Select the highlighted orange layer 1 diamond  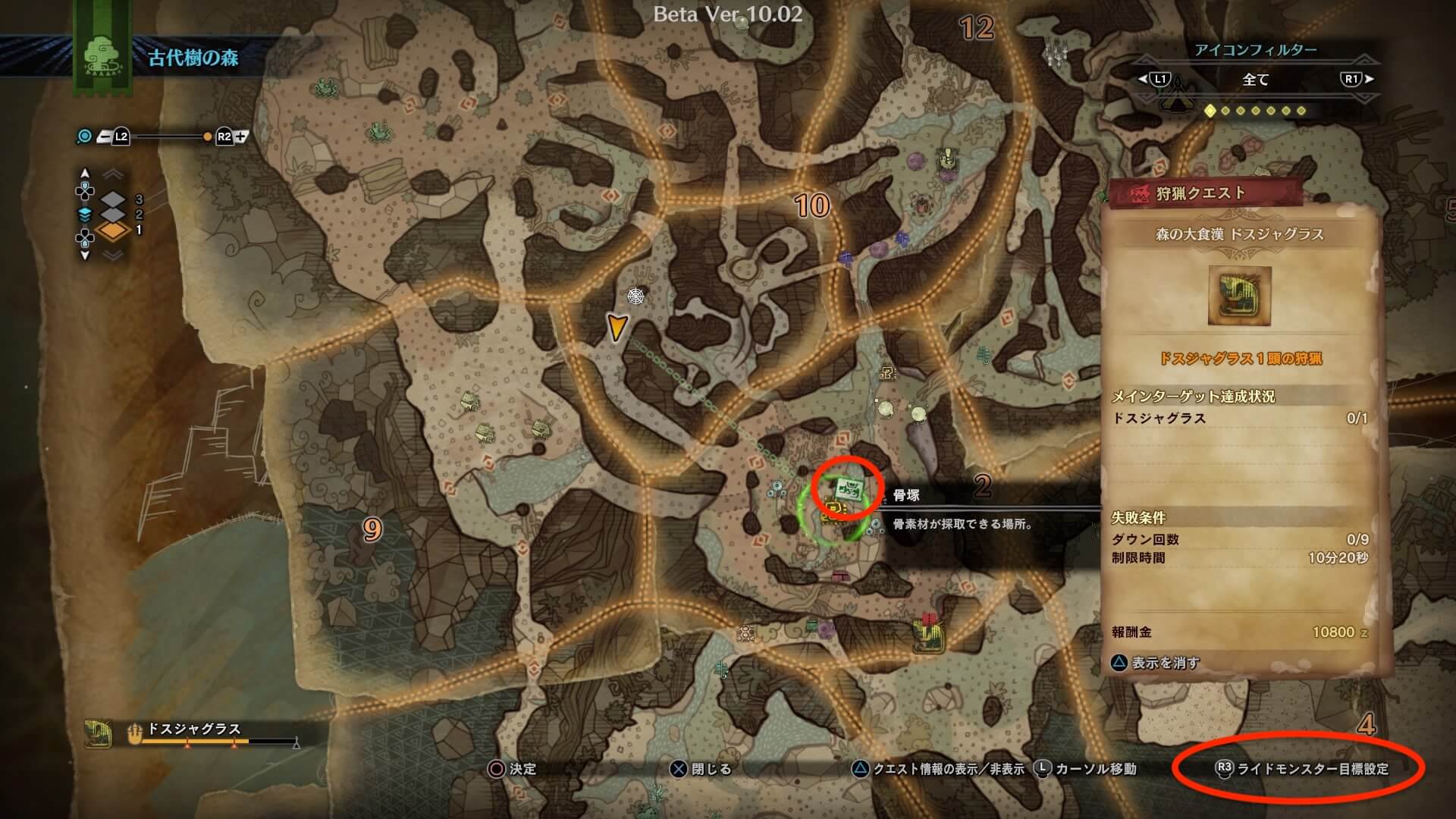click(x=113, y=231)
